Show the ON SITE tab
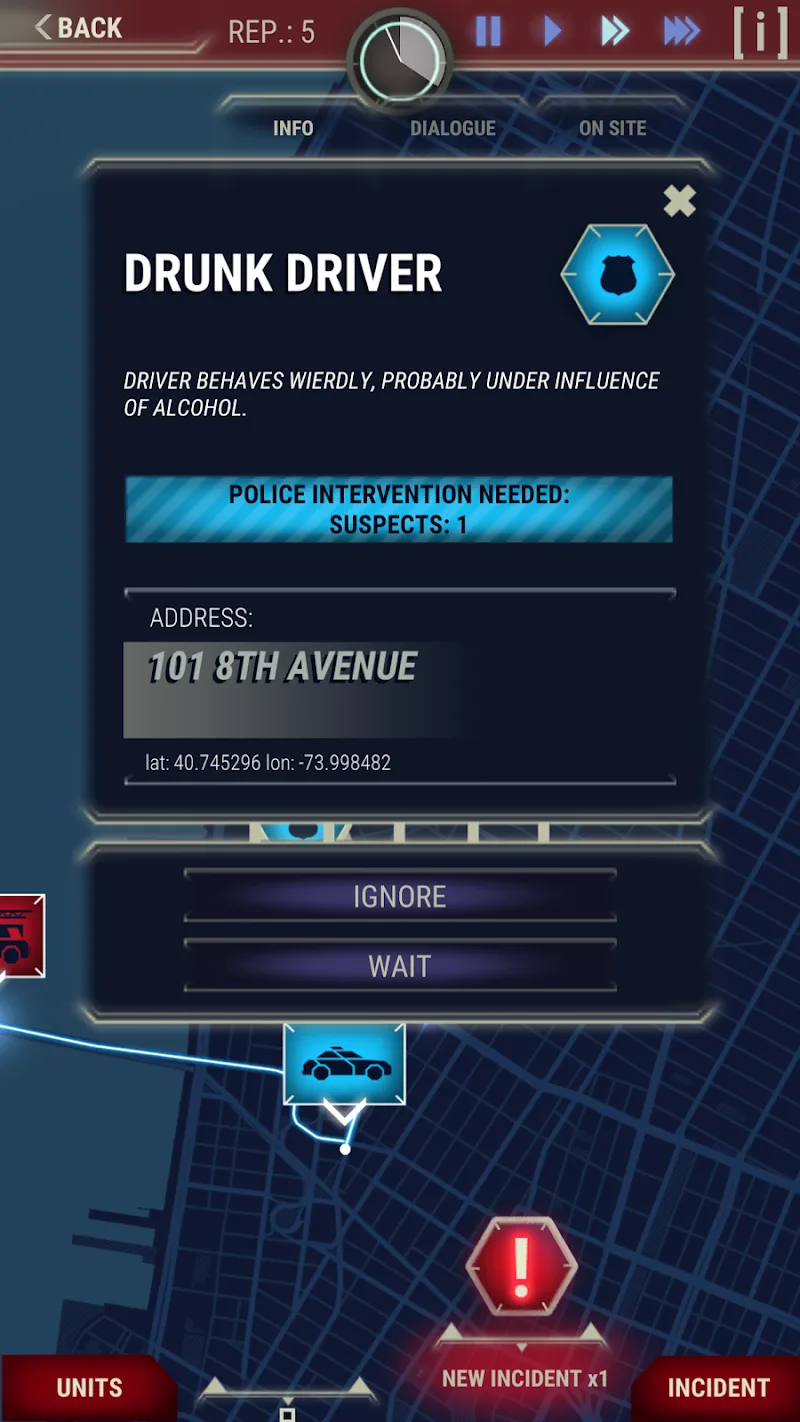Viewport: 800px width, 1422px height. (612, 128)
